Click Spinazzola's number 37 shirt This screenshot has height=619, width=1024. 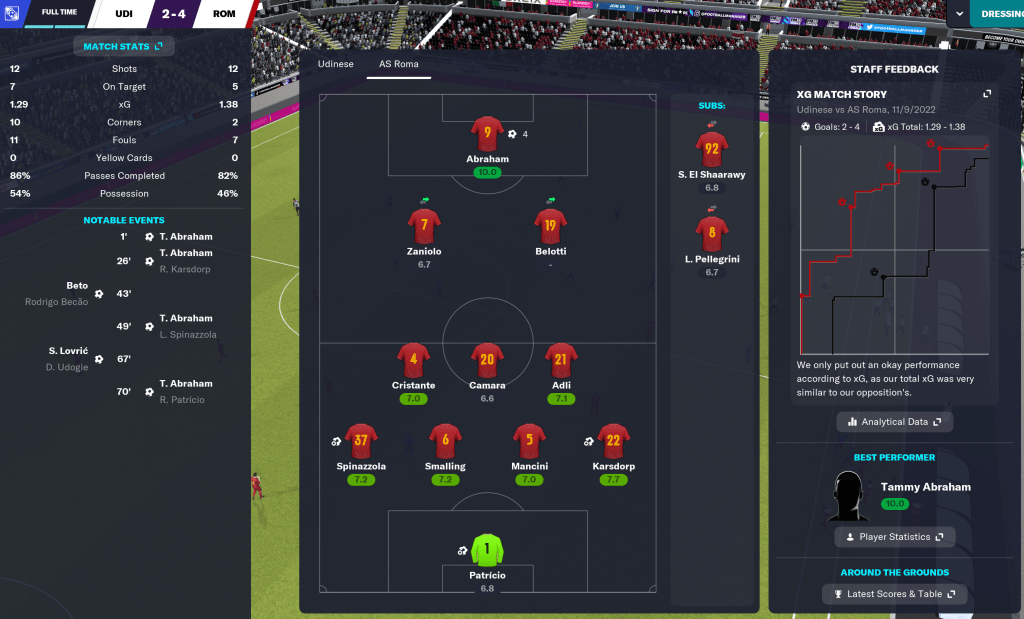click(x=361, y=440)
